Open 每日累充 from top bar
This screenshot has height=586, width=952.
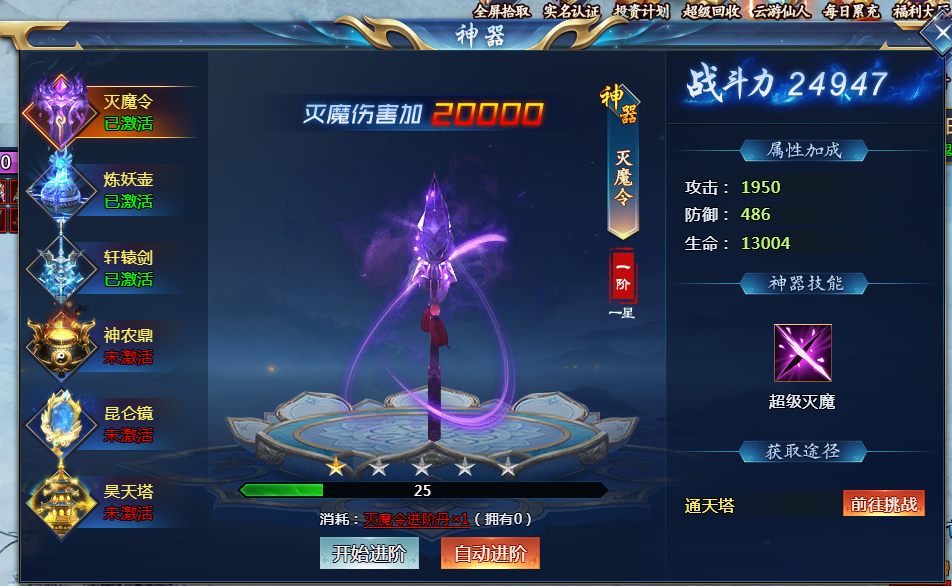point(851,11)
